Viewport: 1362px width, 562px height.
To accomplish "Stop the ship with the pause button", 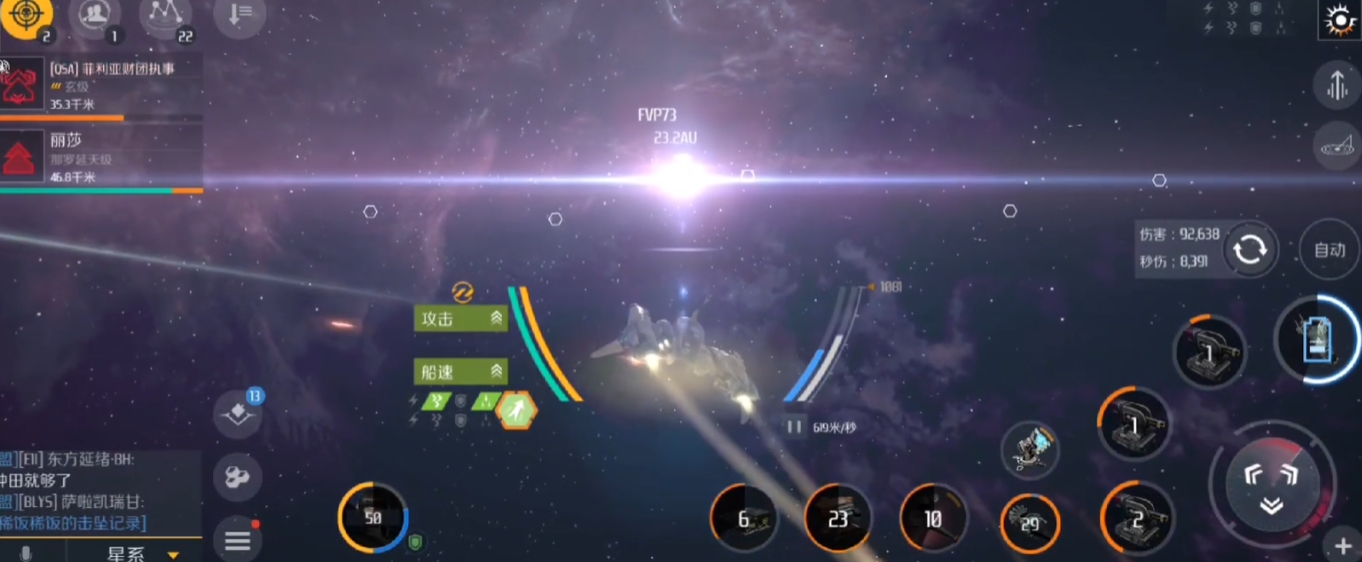I will tap(795, 427).
